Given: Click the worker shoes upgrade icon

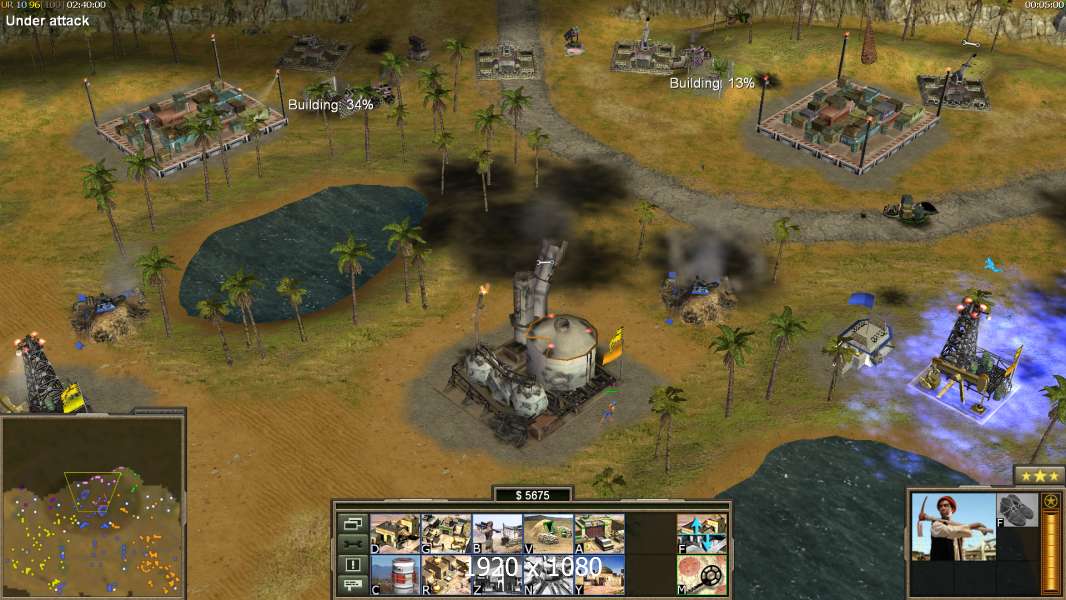Looking at the screenshot, I should pos(1018,507).
